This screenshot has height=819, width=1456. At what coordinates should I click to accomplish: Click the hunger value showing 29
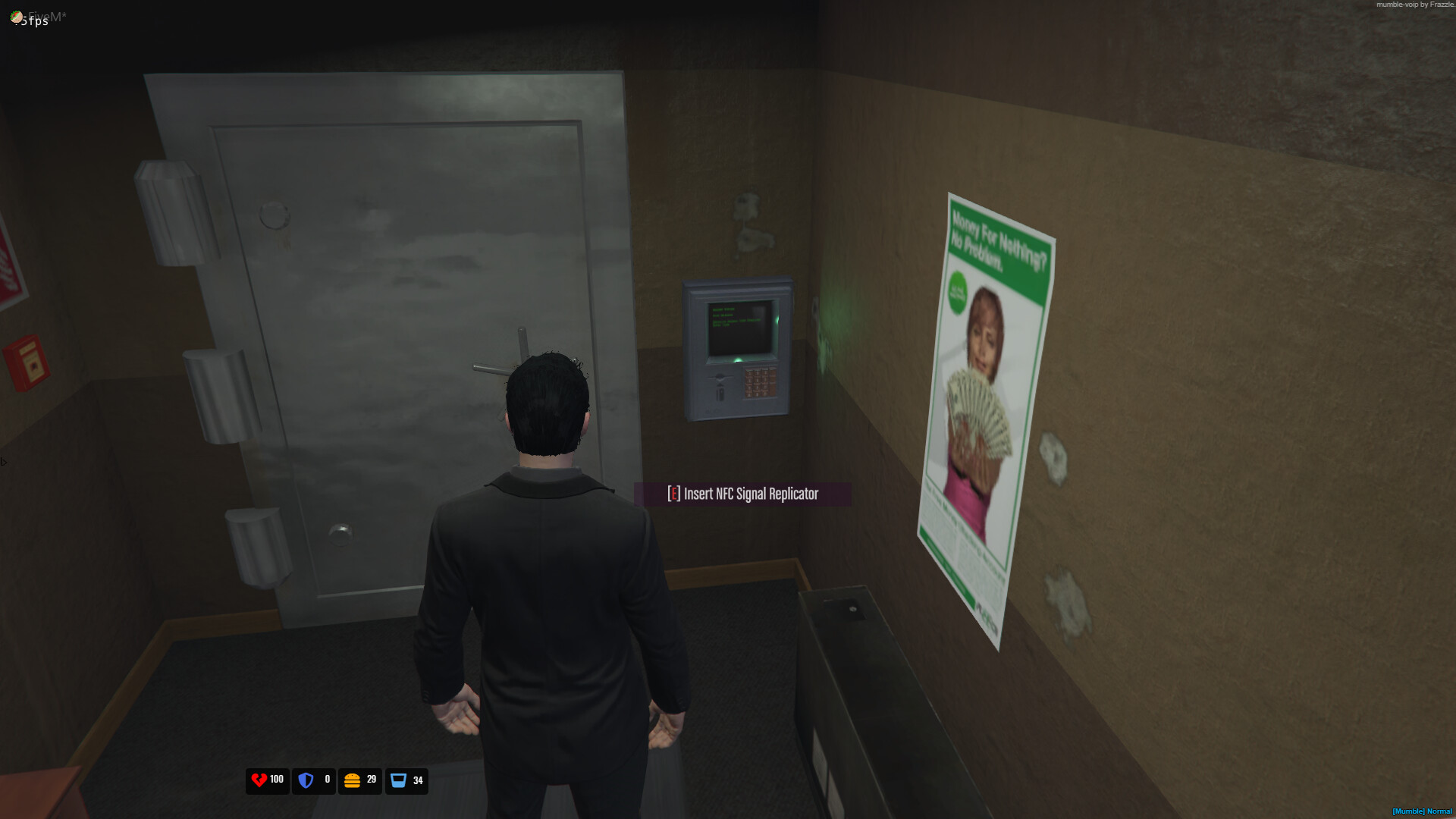370,779
